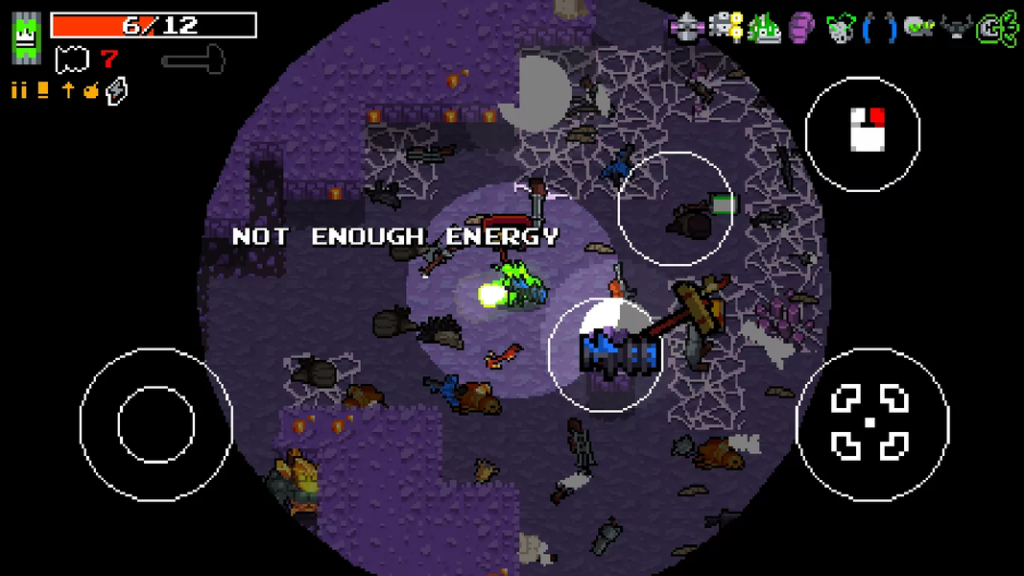Click the bullet ammo type icon
This screenshot has height=576, width=1024.
click(19, 90)
